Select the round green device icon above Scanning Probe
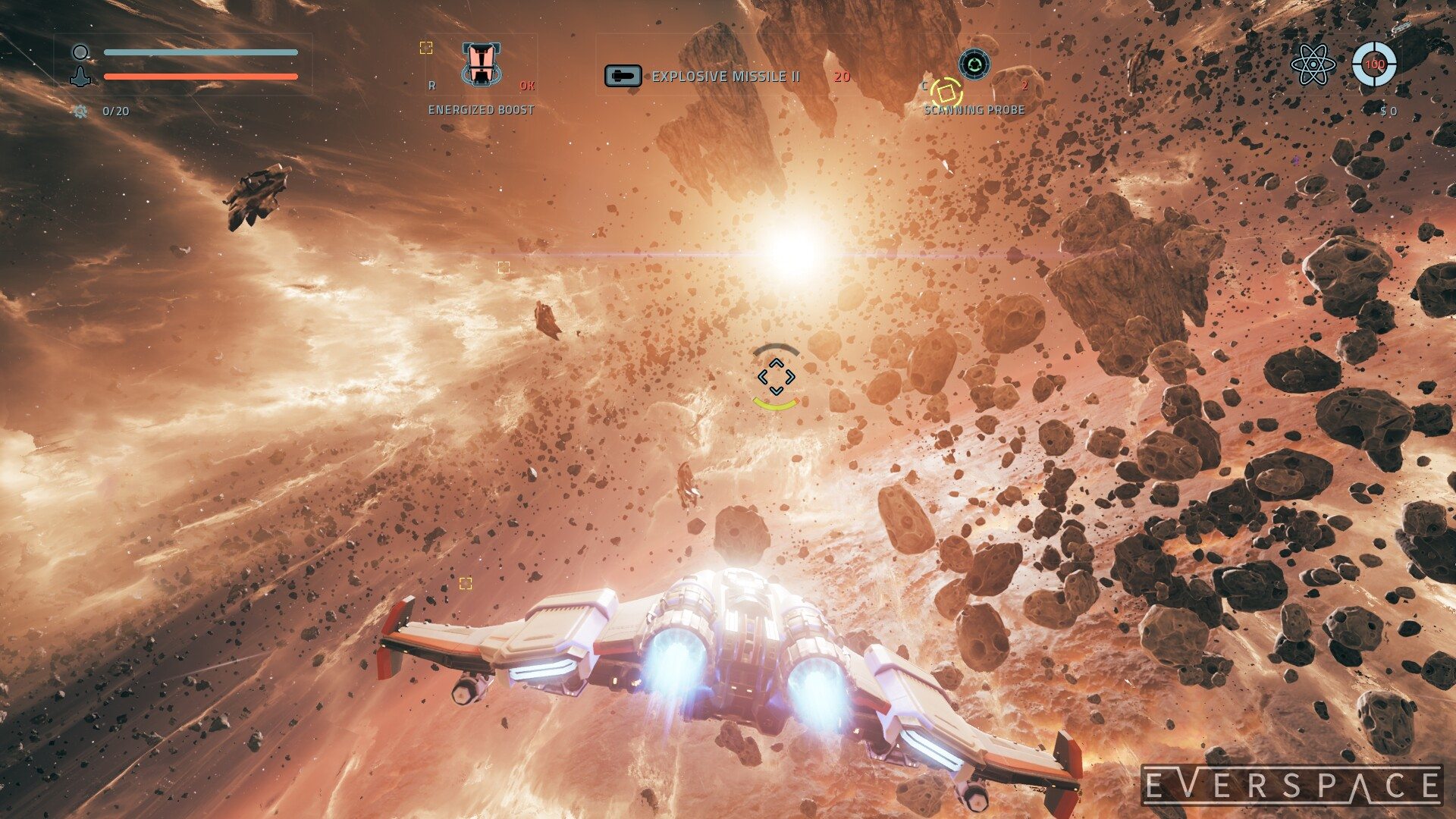 974,64
